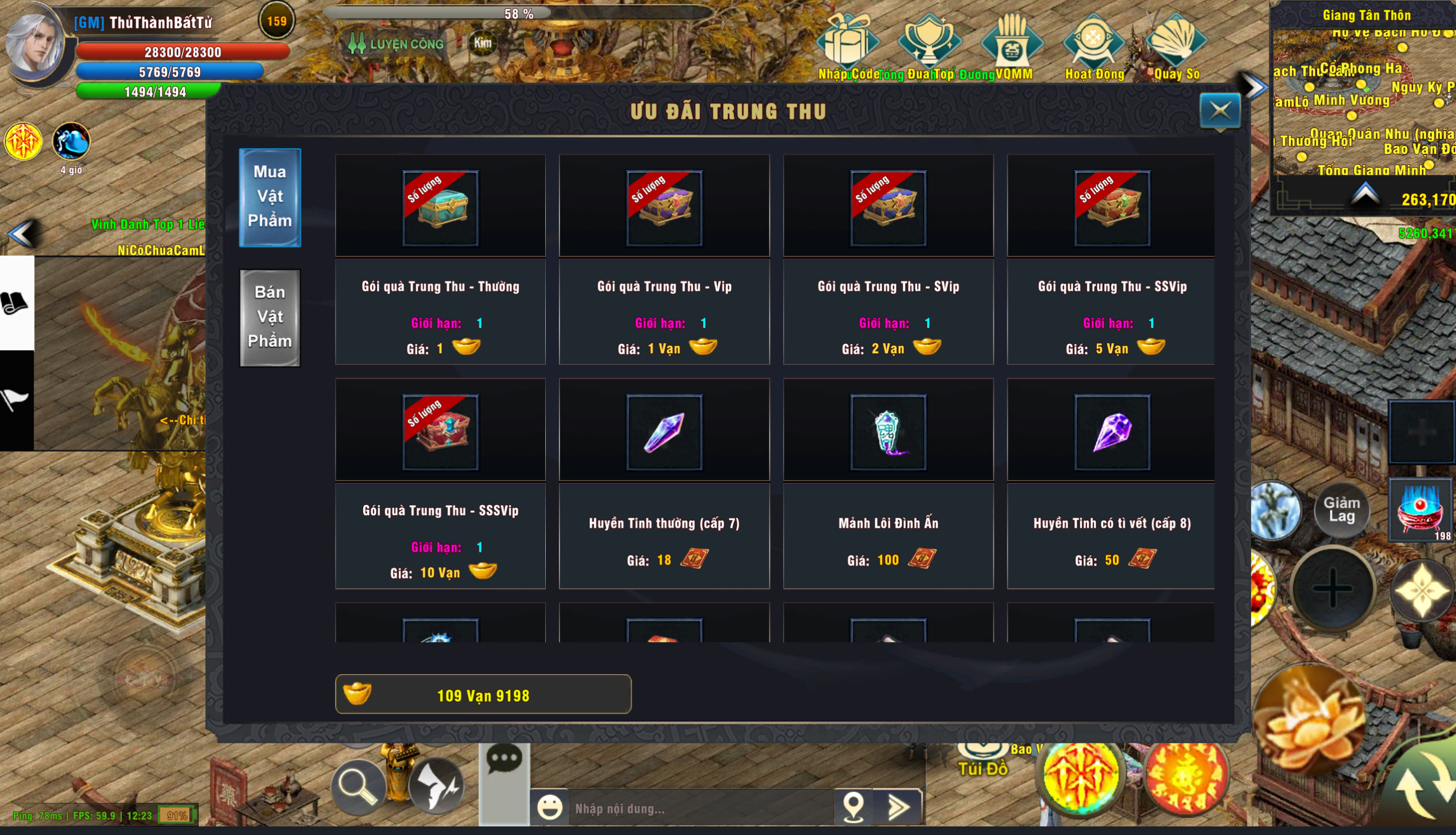The height and width of the screenshot is (835, 1456).
Task: Choose the Gói quà Trung Thu - SVip package
Action: tap(888, 208)
